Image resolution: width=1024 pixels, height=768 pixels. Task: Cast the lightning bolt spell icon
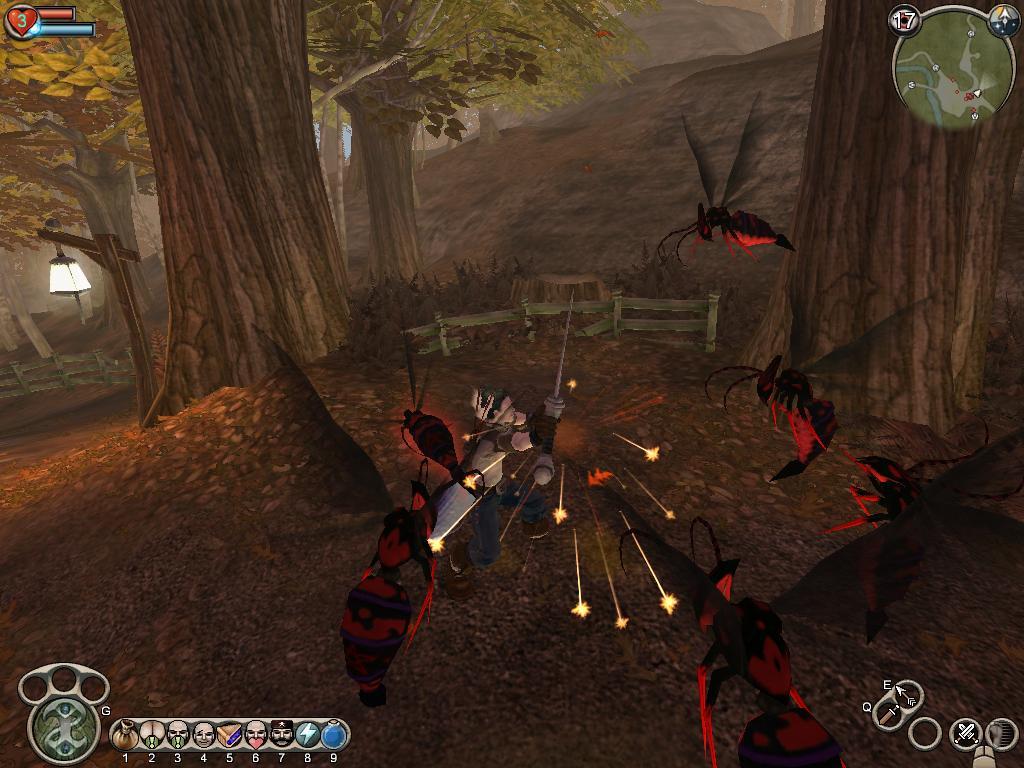pyautogui.click(x=308, y=737)
